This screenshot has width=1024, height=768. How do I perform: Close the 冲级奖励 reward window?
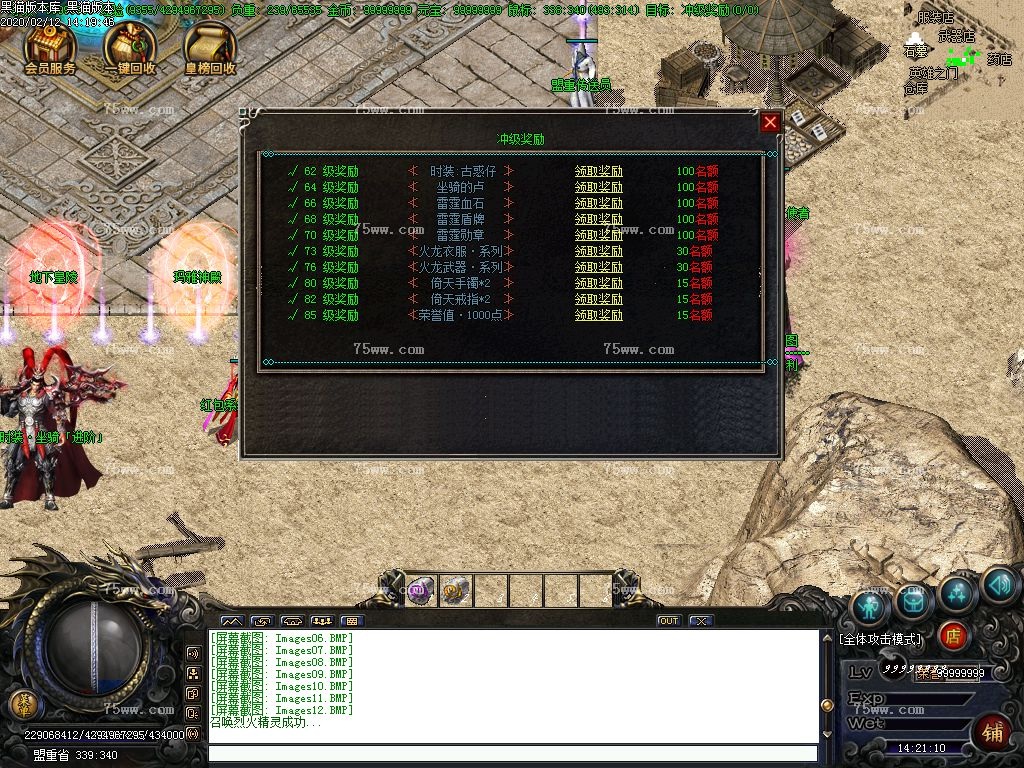[x=770, y=122]
